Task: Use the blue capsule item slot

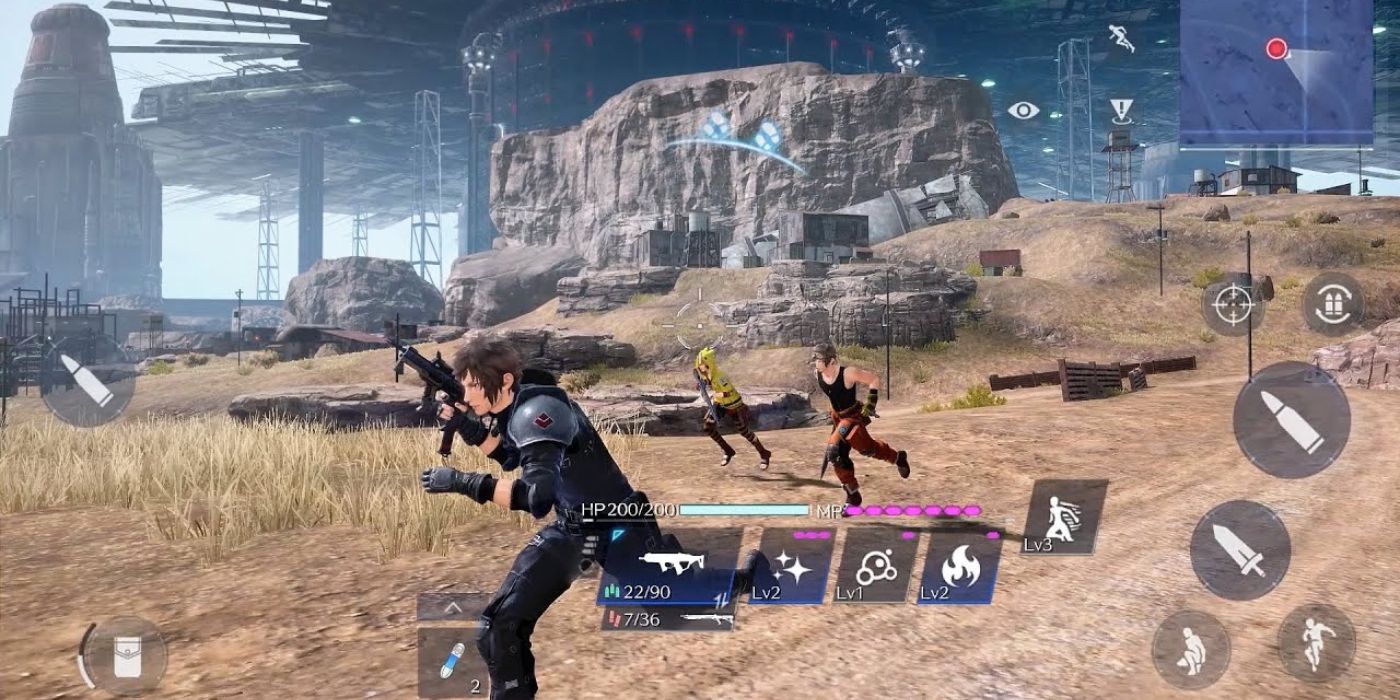Action: coord(452,661)
